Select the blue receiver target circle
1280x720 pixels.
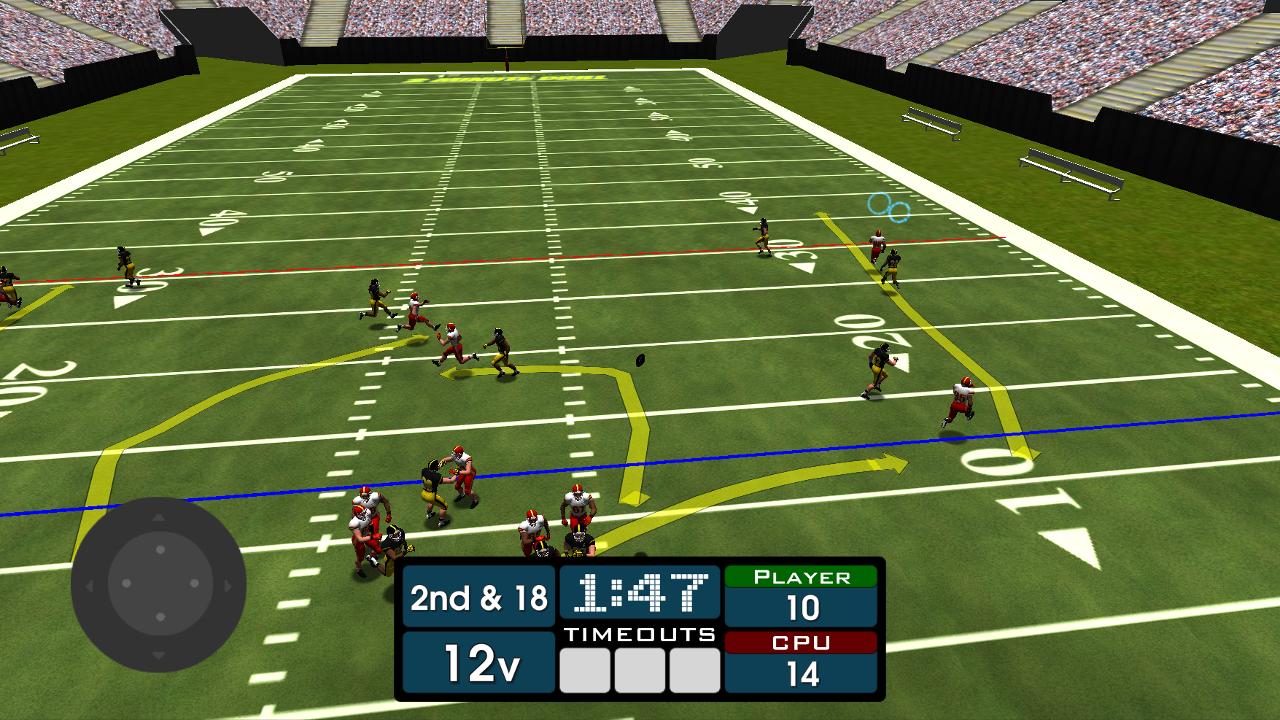pyautogui.click(x=889, y=209)
